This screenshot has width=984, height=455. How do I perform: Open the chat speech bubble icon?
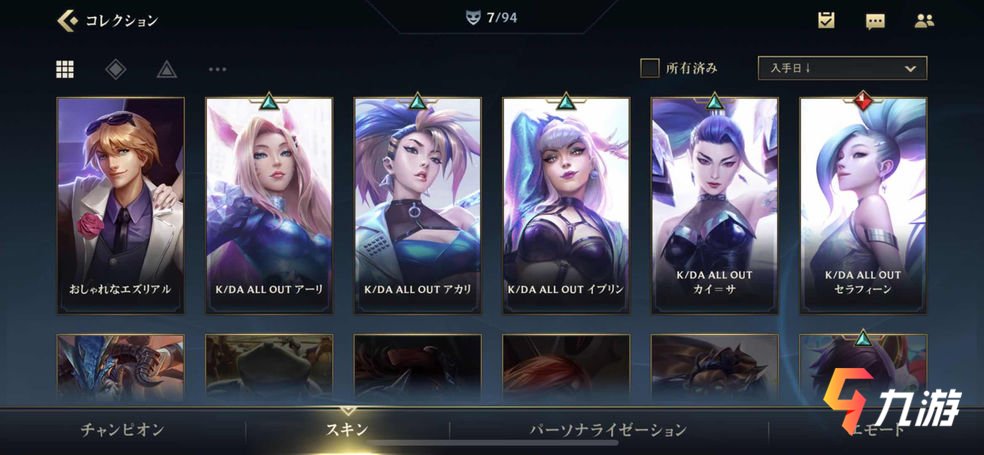click(875, 20)
